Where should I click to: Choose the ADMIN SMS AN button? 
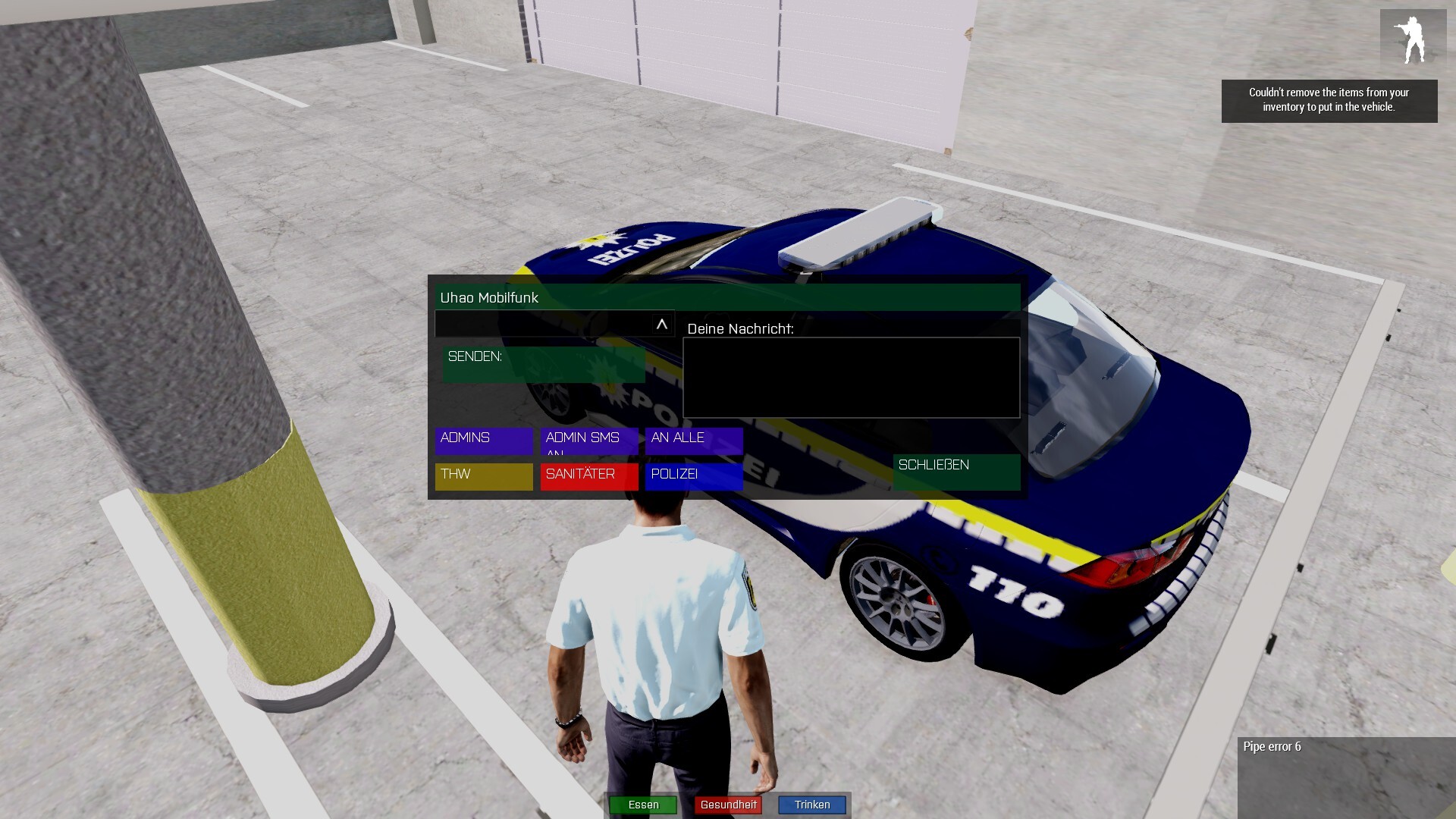tap(589, 441)
